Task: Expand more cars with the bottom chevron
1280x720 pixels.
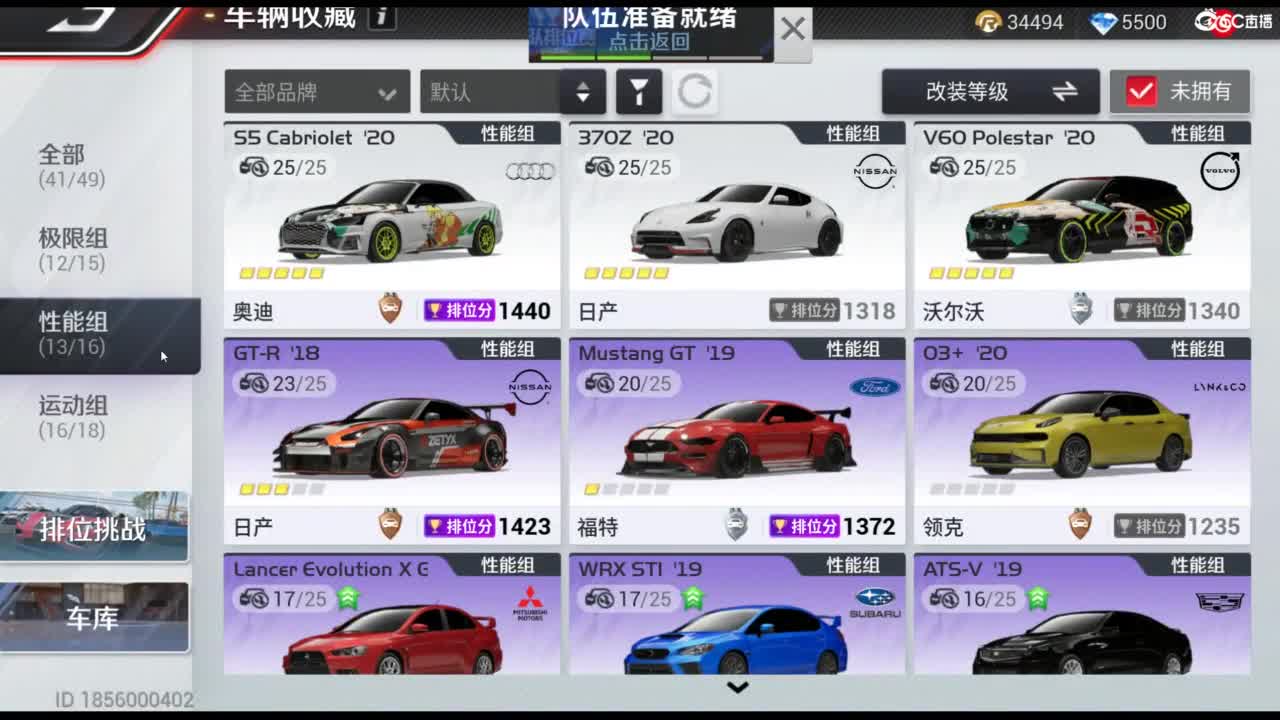Action: coord(737,687)
